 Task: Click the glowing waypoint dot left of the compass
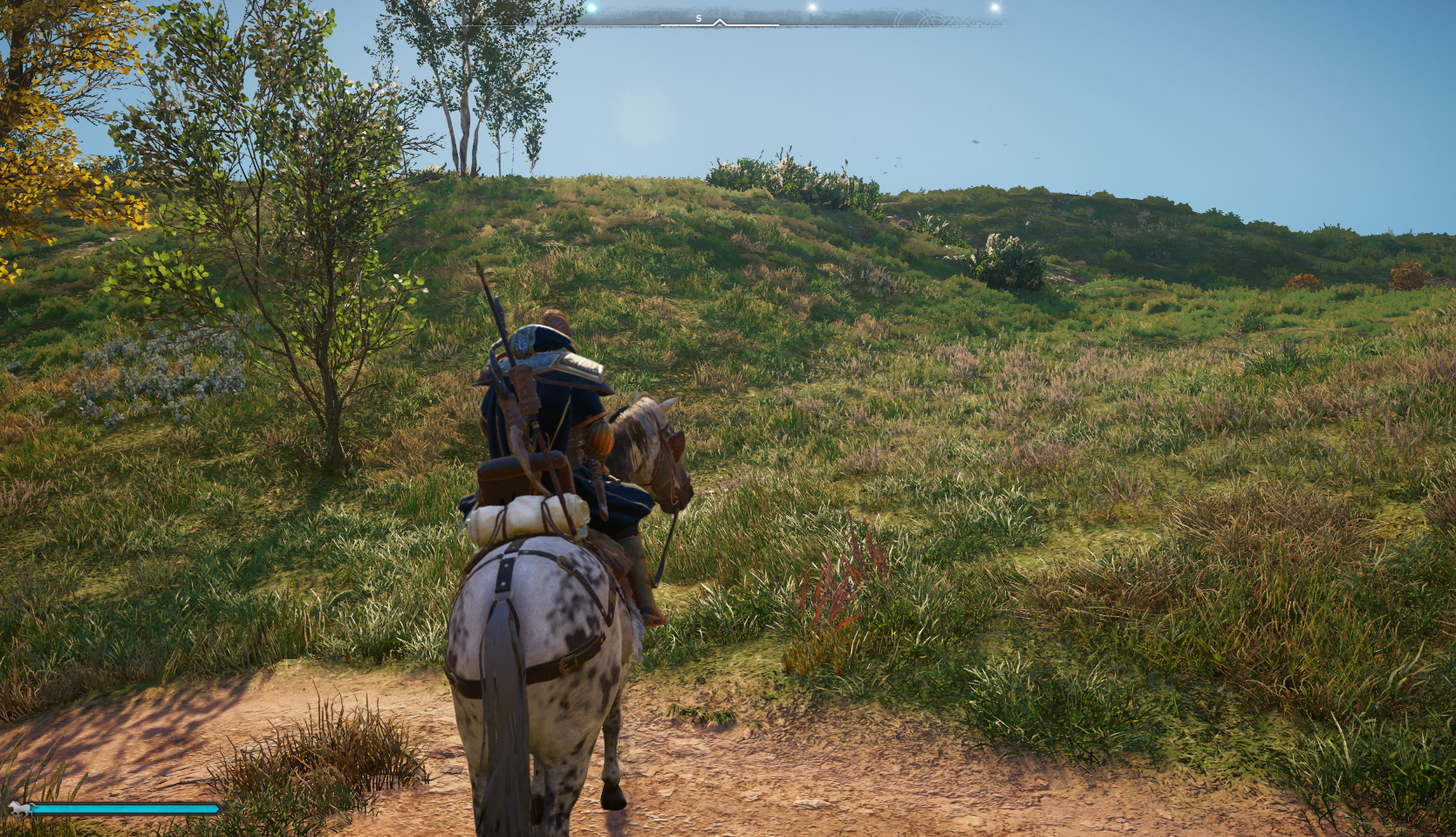click(591, 6)
